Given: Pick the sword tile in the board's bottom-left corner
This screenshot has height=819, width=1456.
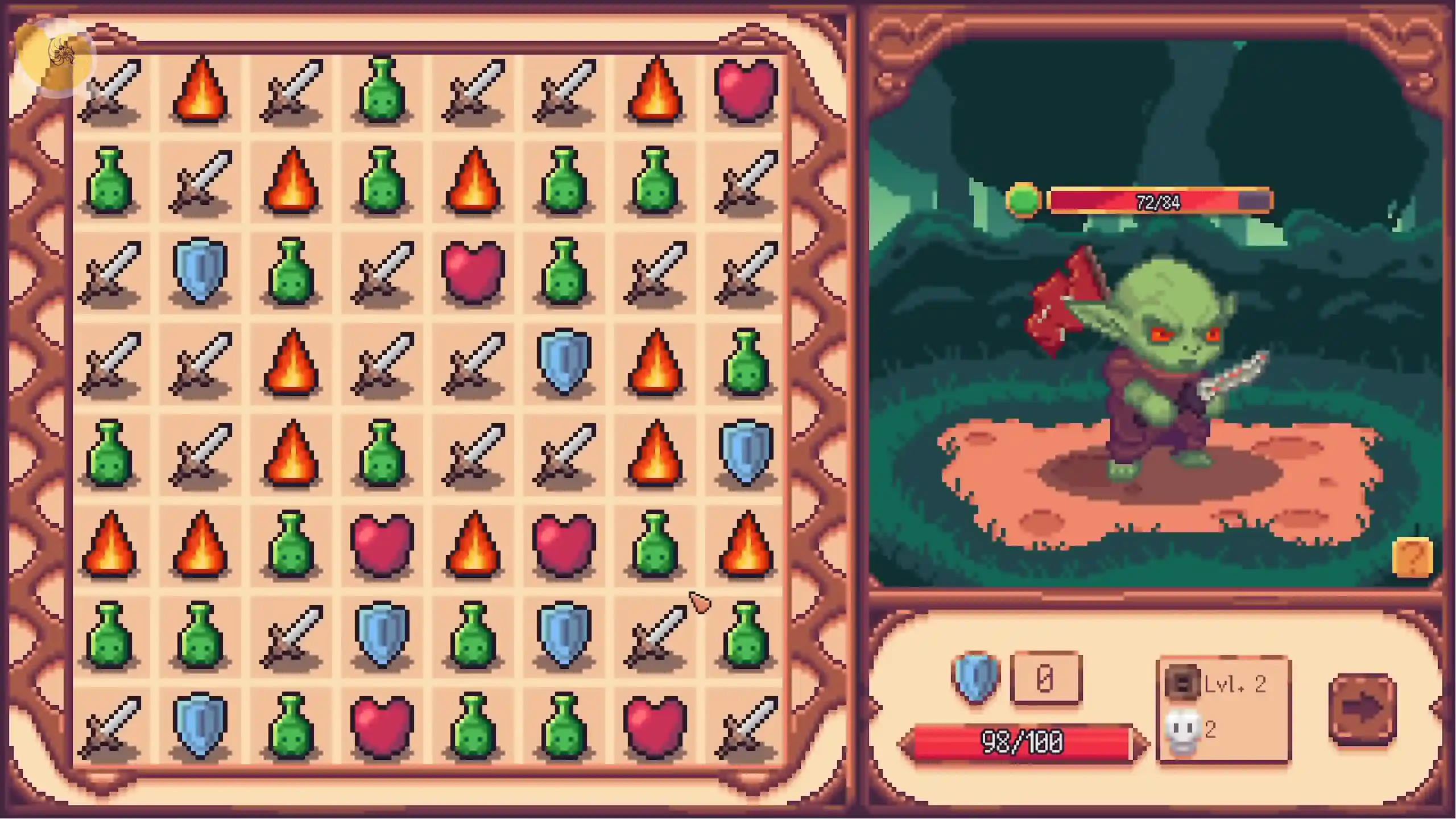Looking at the screenshot, I should click(x=110, y=727).
